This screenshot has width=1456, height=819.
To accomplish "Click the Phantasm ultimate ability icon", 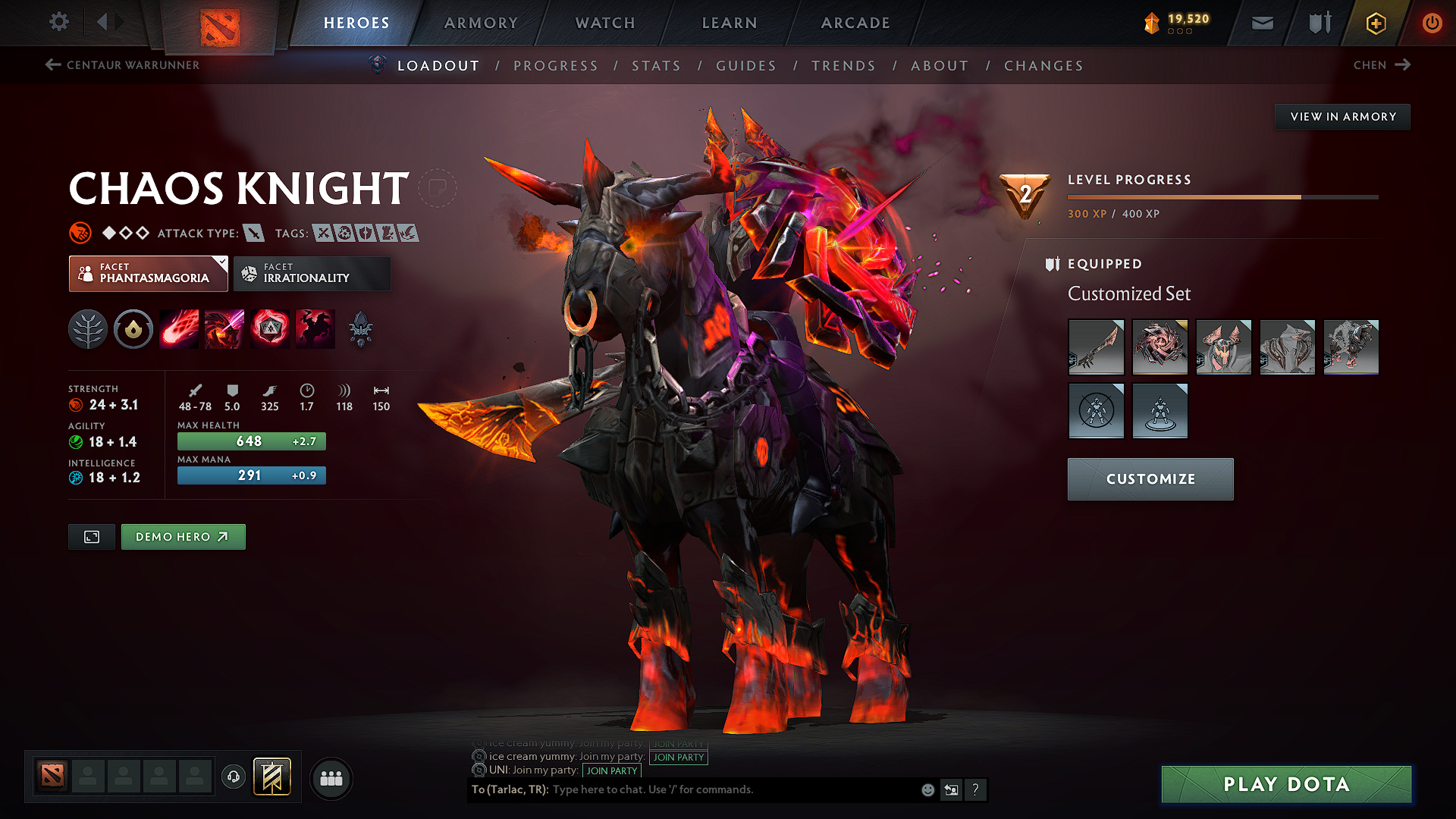I will pyautogui.click(x=315, y=328).
